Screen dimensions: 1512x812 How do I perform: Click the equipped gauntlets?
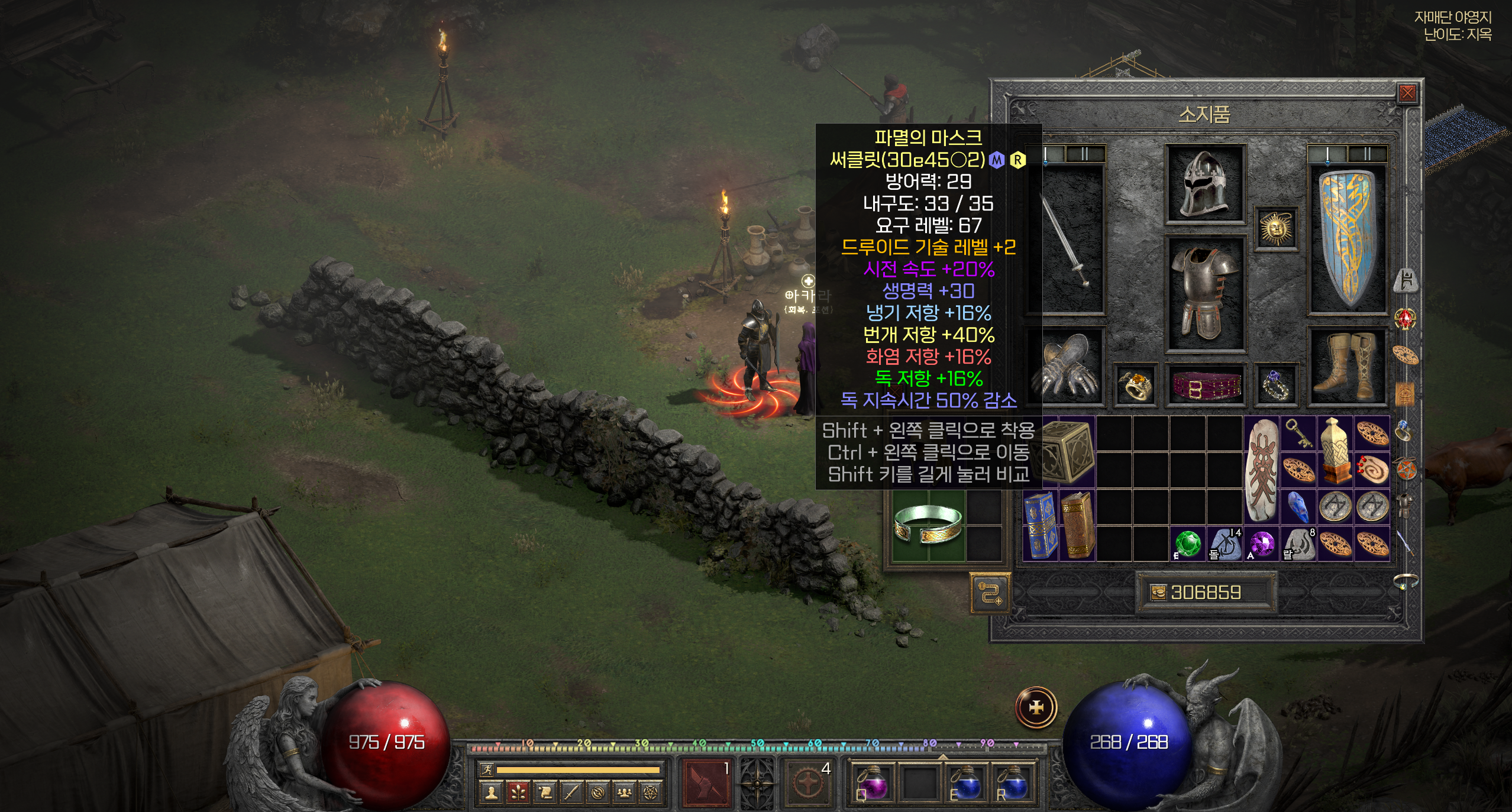1068,368
